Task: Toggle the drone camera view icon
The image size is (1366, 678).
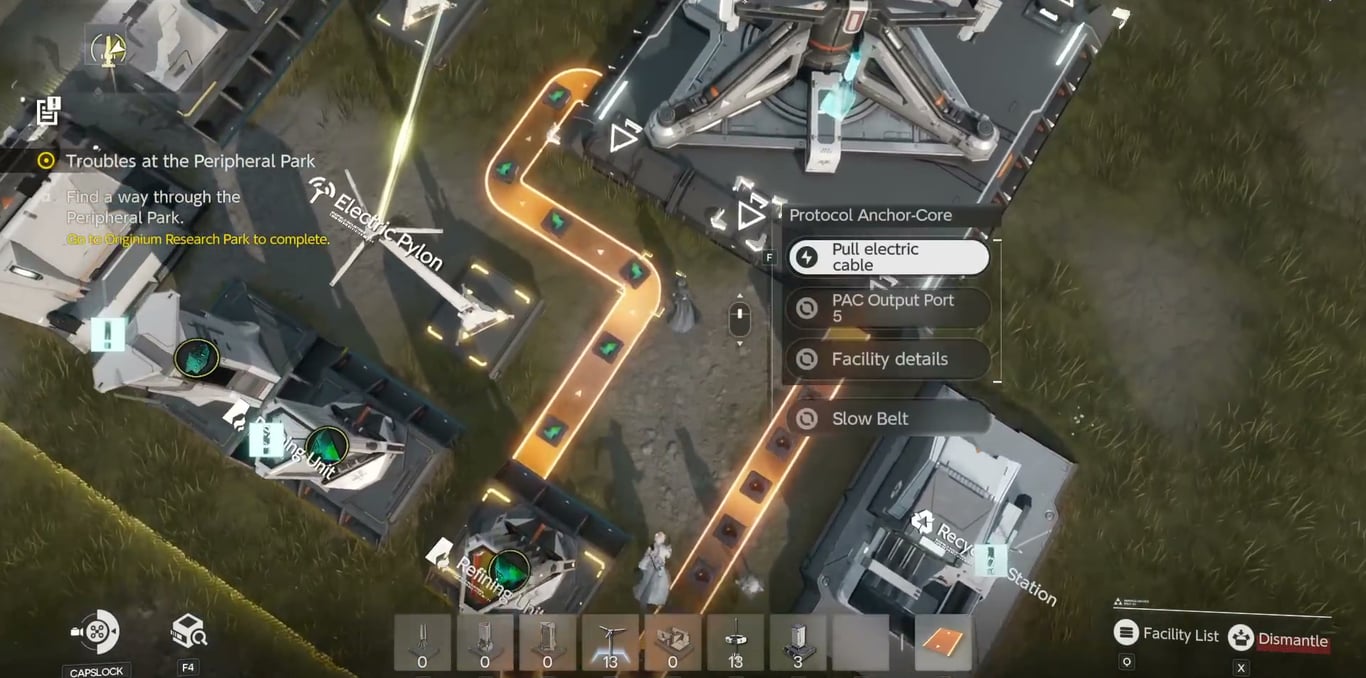Action: [96, 632]
